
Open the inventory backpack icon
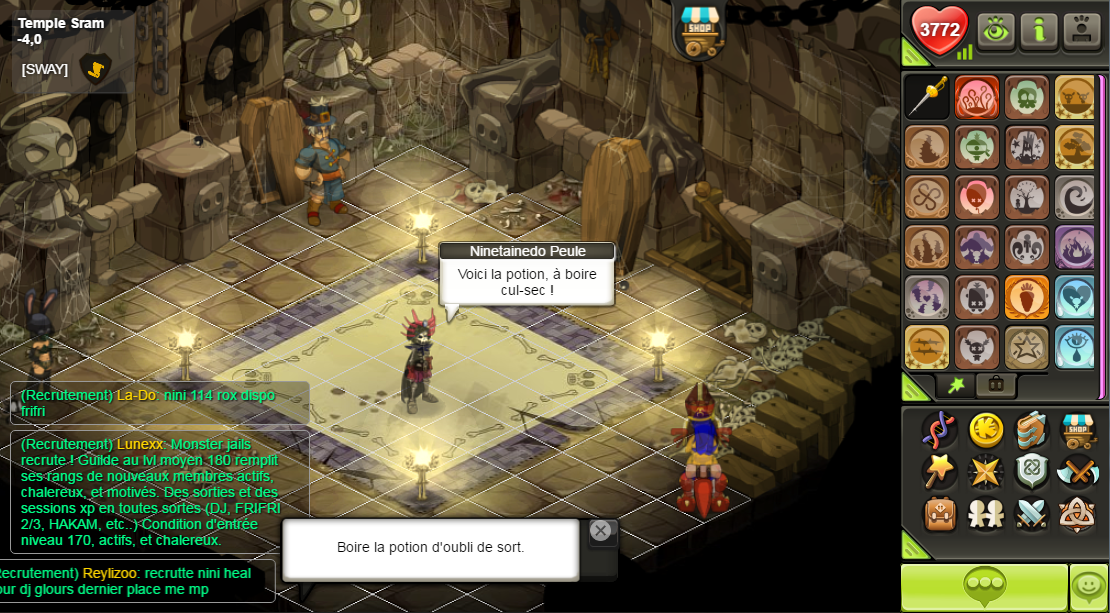(x=940, y=514)
